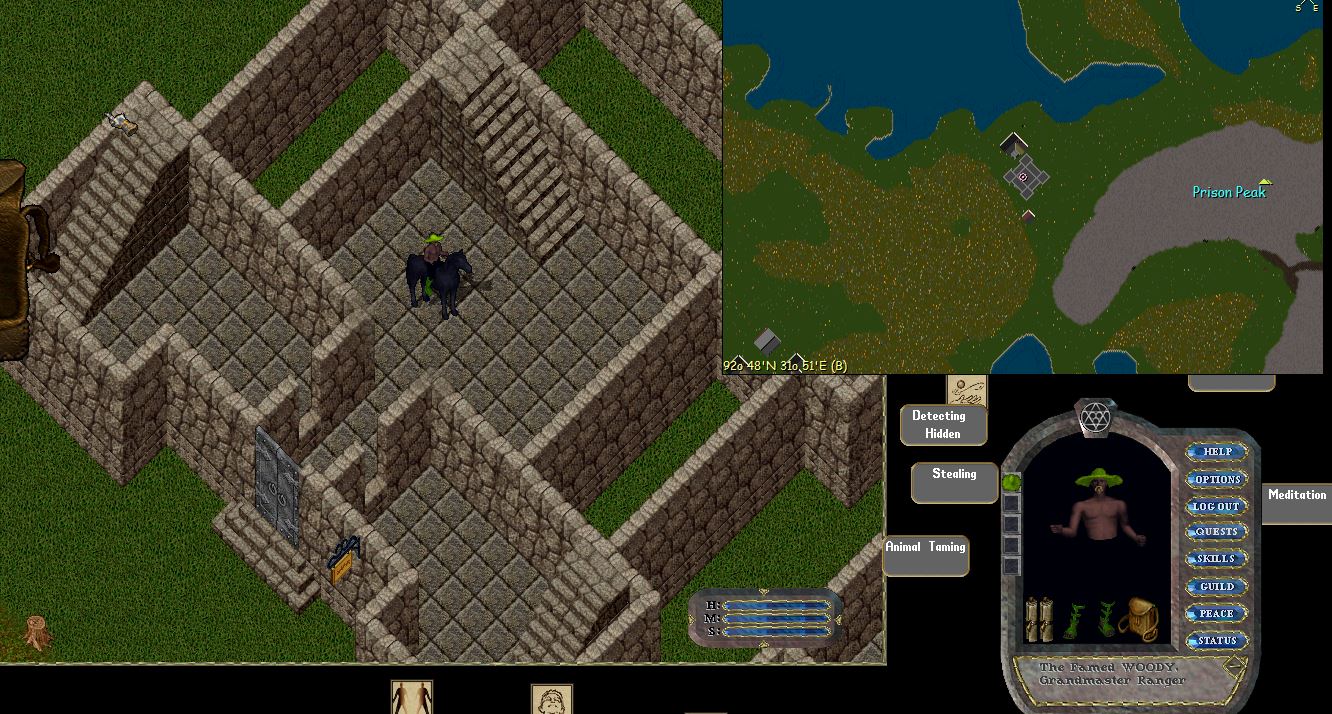Image resolution: width=1332 pixels, height=714 pixels.
Task: Activate the Stealing skill button
Action: tap(954, 481)
